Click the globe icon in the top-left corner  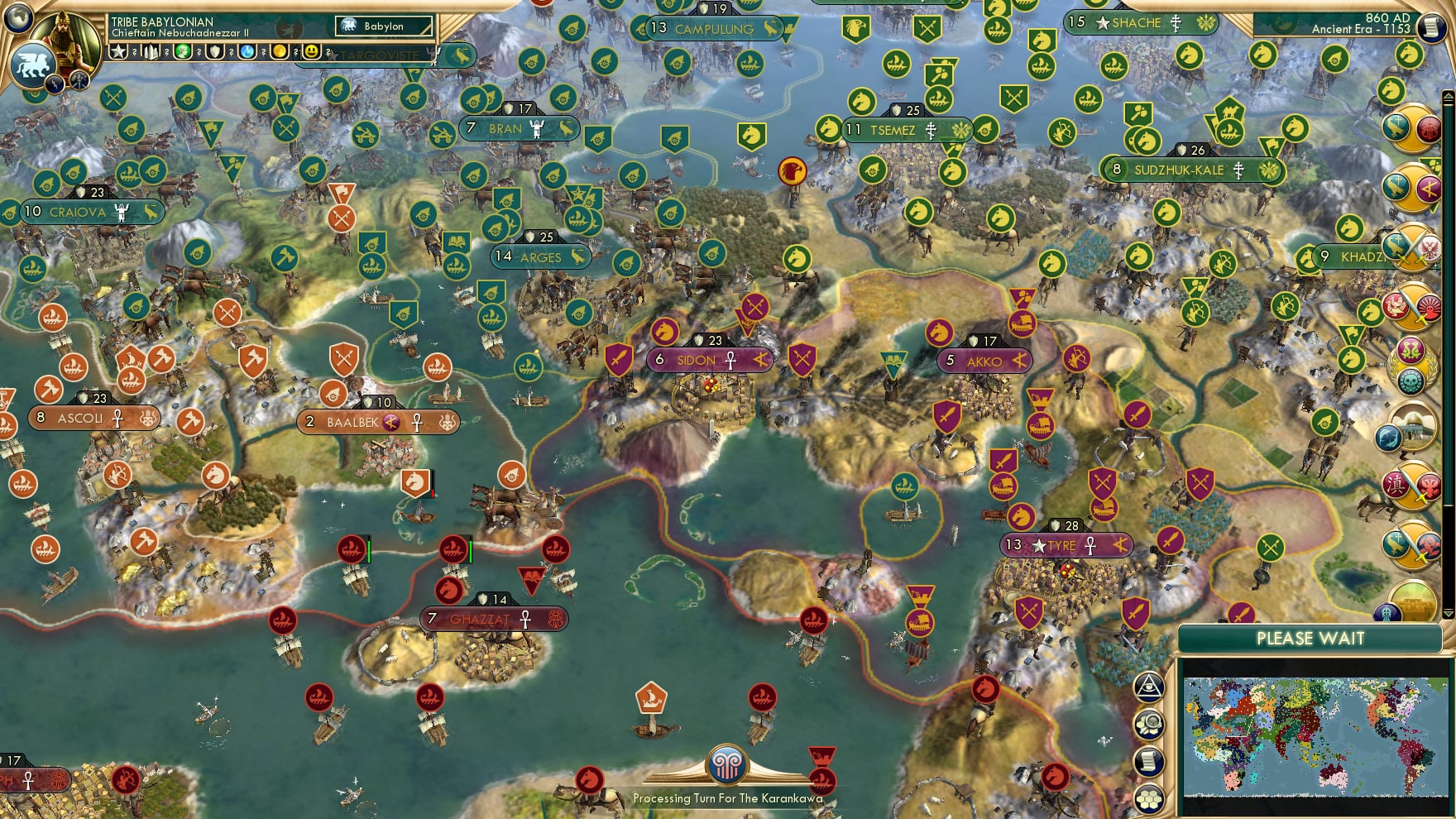click(x=17, y=18)
